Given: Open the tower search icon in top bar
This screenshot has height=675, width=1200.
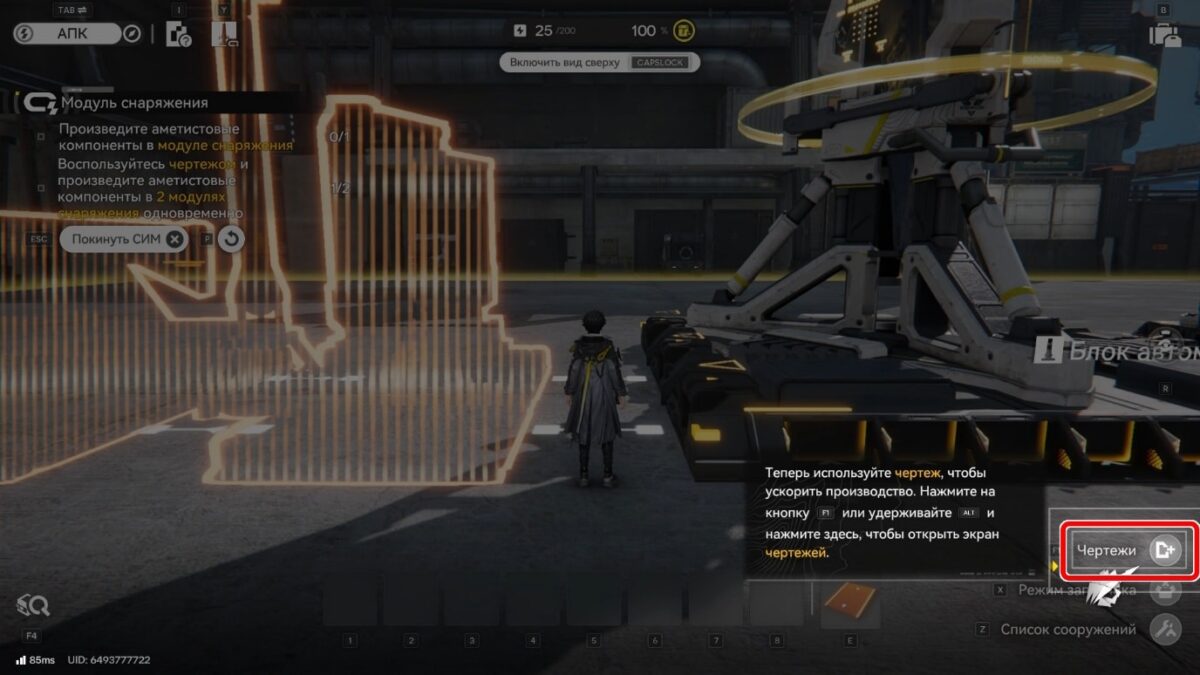Looking at the screenshot, I should (x=225, y=35).
